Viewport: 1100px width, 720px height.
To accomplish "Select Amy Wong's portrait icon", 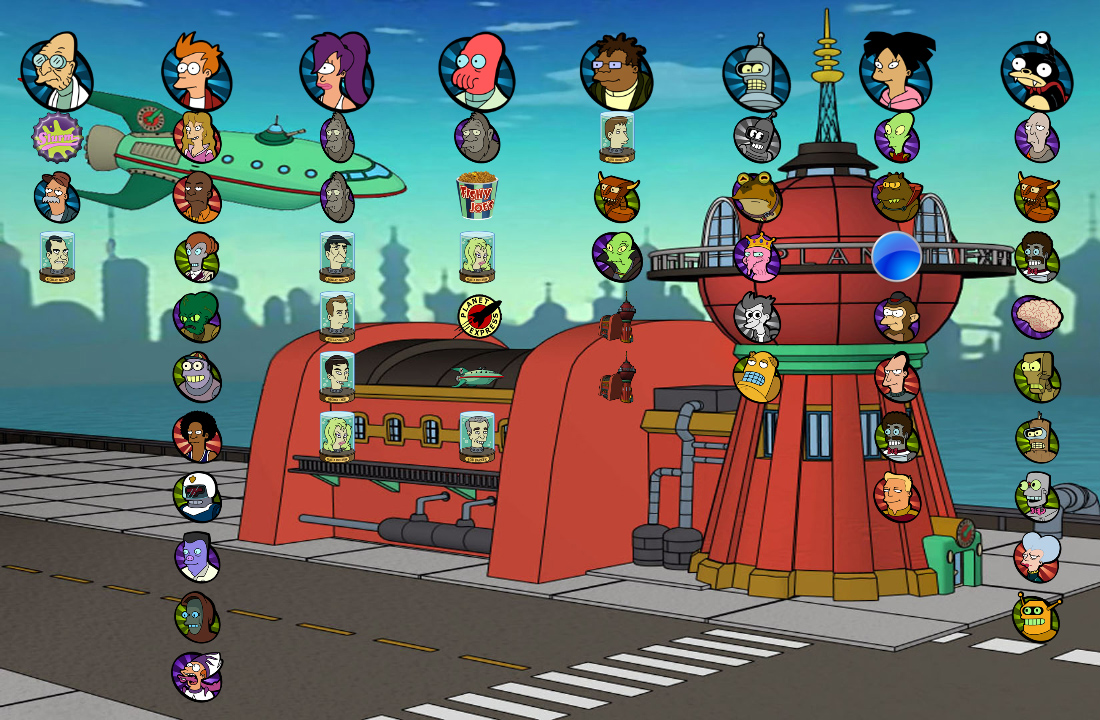I will pos(896,72).
